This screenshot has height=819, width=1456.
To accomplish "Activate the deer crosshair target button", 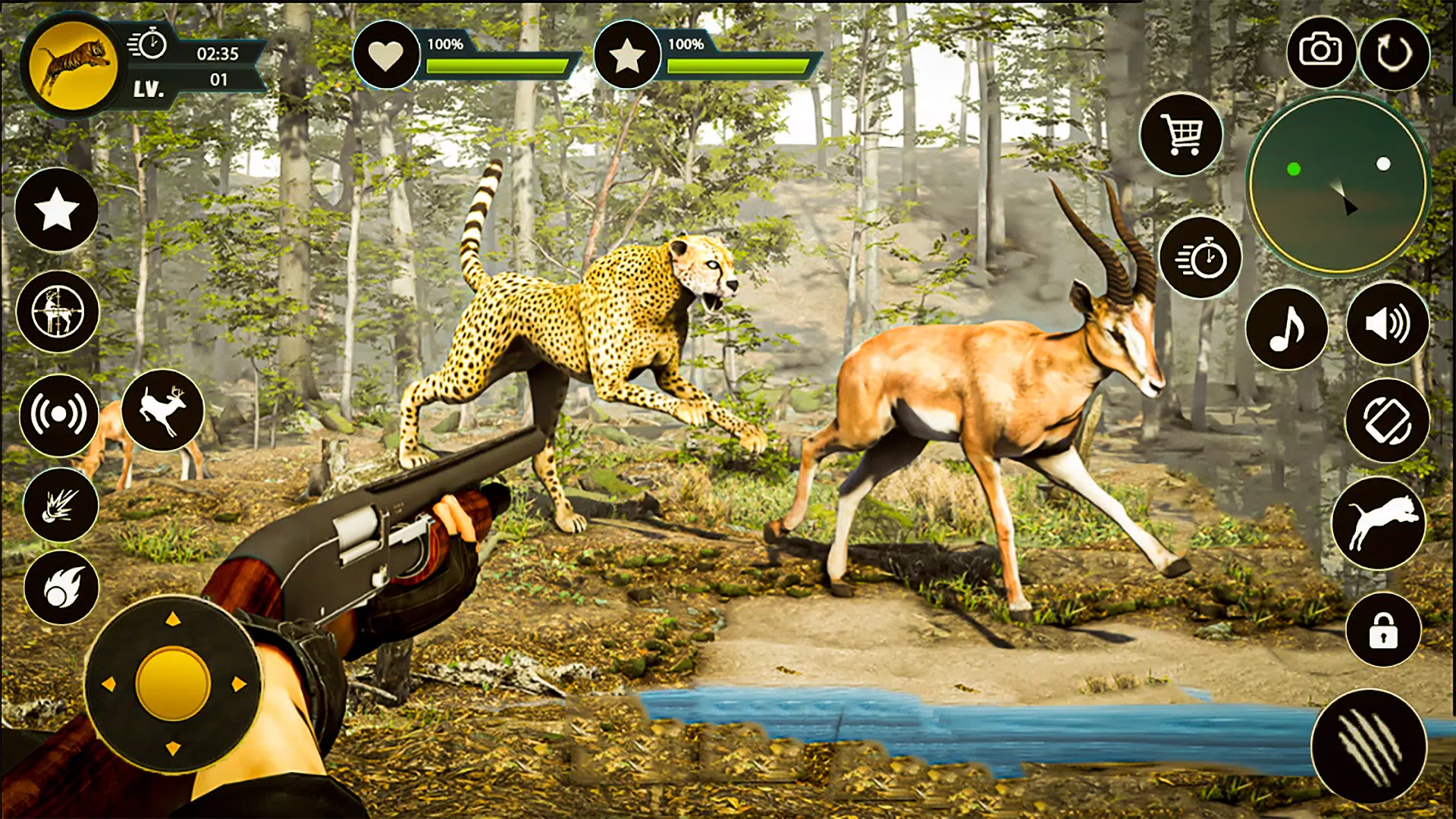I will click(58, 312).
